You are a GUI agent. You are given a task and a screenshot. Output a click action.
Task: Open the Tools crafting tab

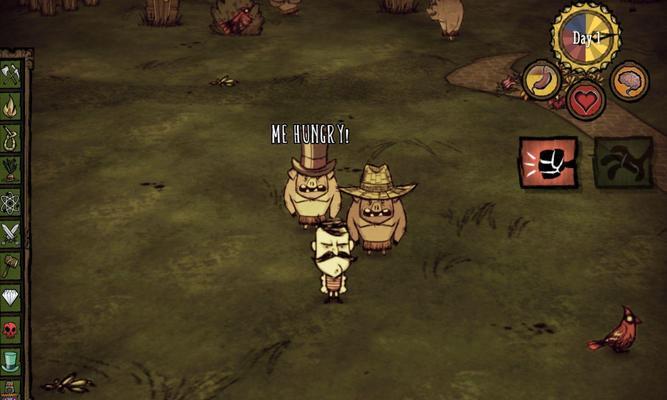tap(11, 74)
